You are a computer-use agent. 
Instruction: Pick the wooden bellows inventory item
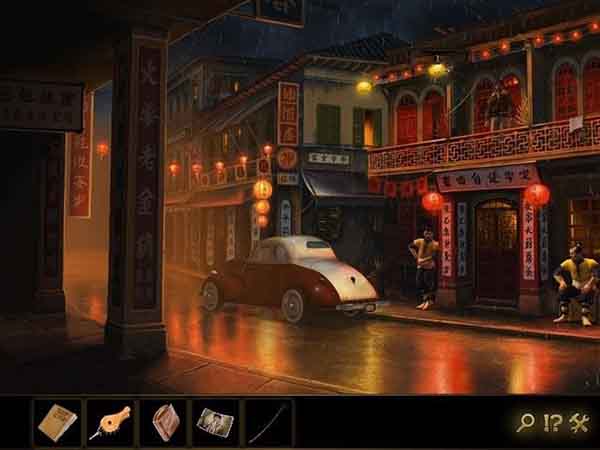[x=110, y=422]
